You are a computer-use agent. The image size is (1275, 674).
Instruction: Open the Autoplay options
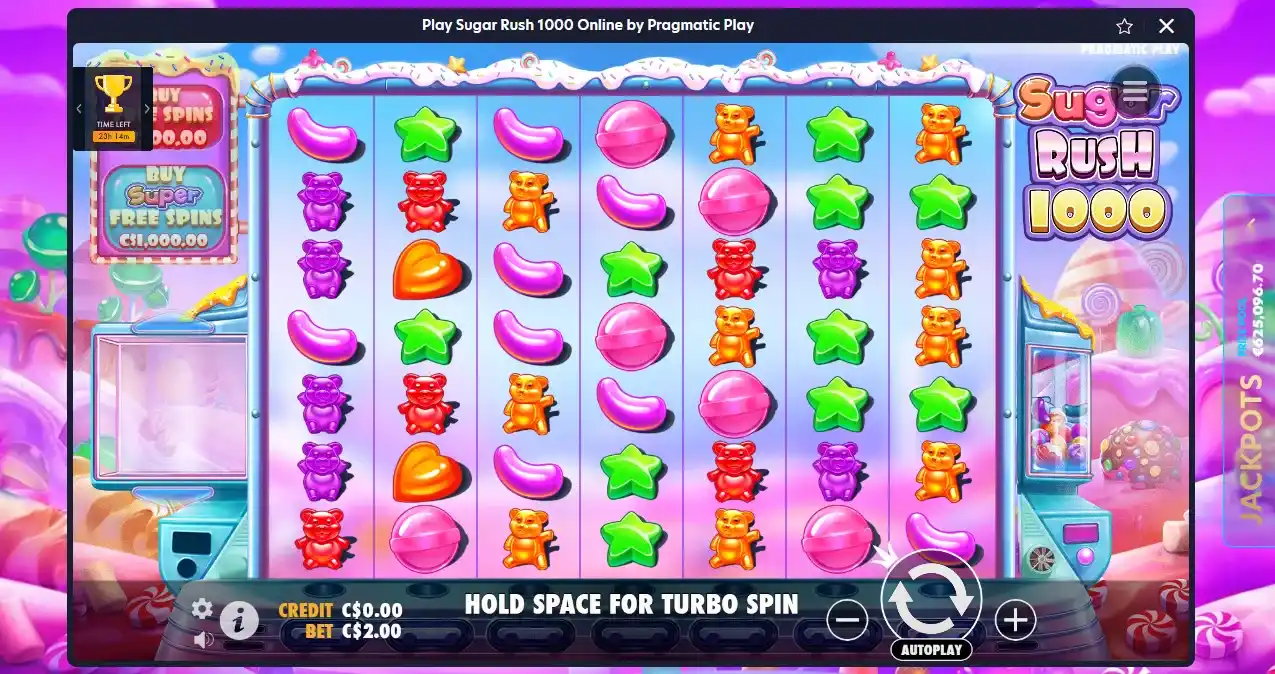pos(931,650)
